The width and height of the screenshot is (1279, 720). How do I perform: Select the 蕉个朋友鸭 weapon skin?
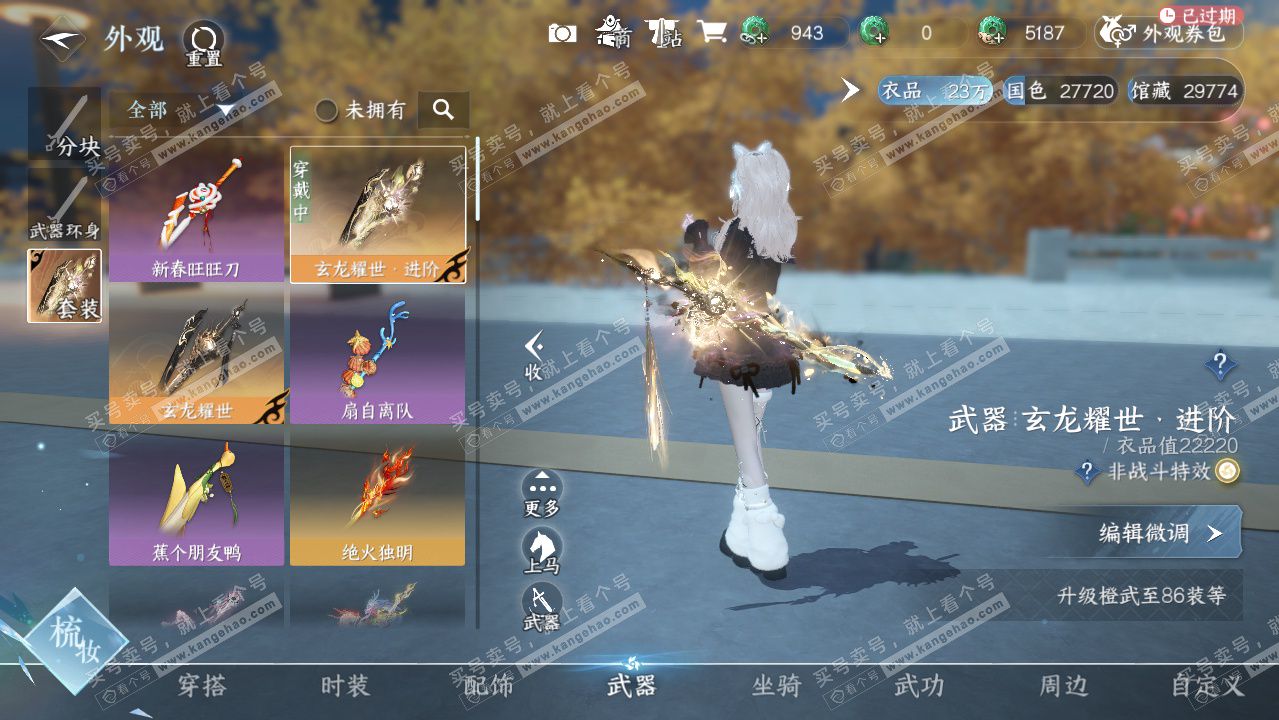point(197,498)
